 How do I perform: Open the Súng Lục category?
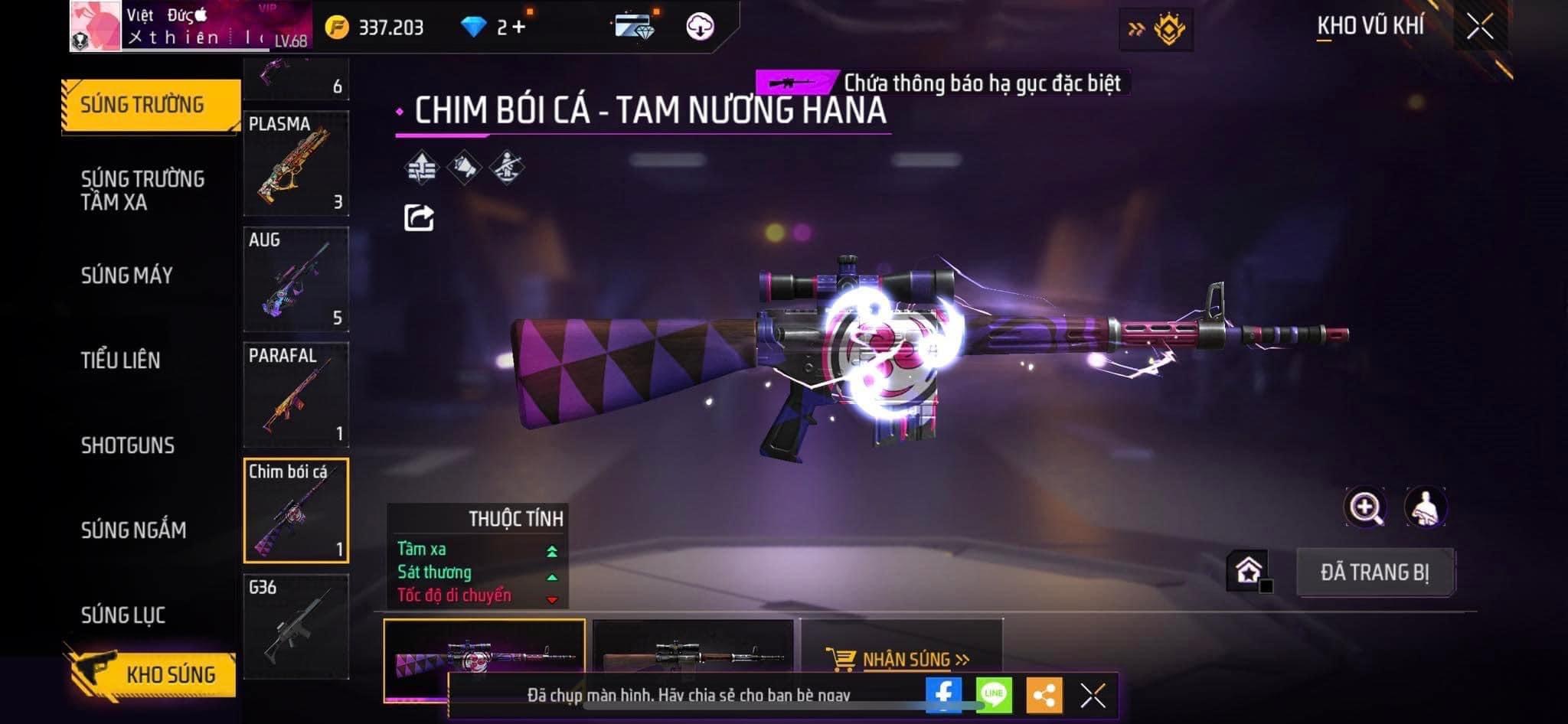tap(123, 615)
